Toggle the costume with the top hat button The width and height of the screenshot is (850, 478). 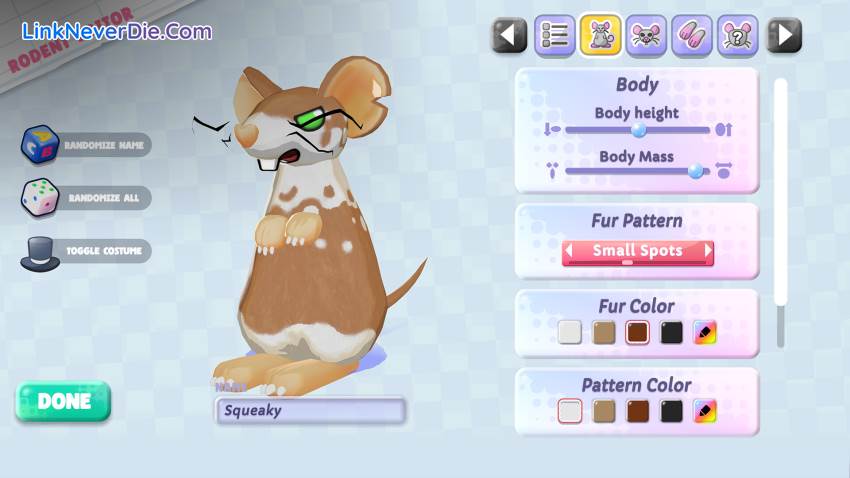point(41,251)
